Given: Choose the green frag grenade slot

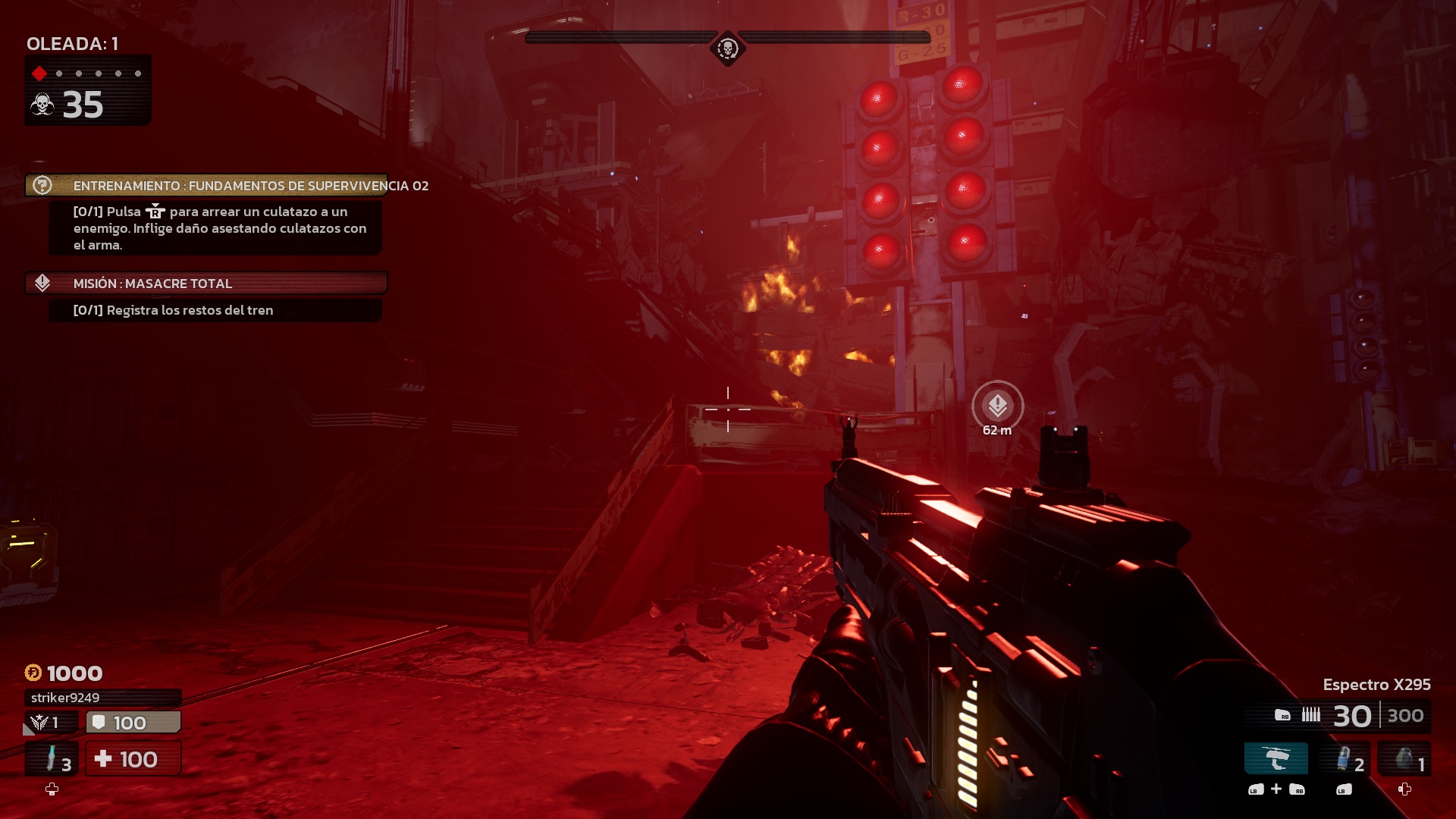Looking at the screenshot, I should click(x=1404, y=759).
